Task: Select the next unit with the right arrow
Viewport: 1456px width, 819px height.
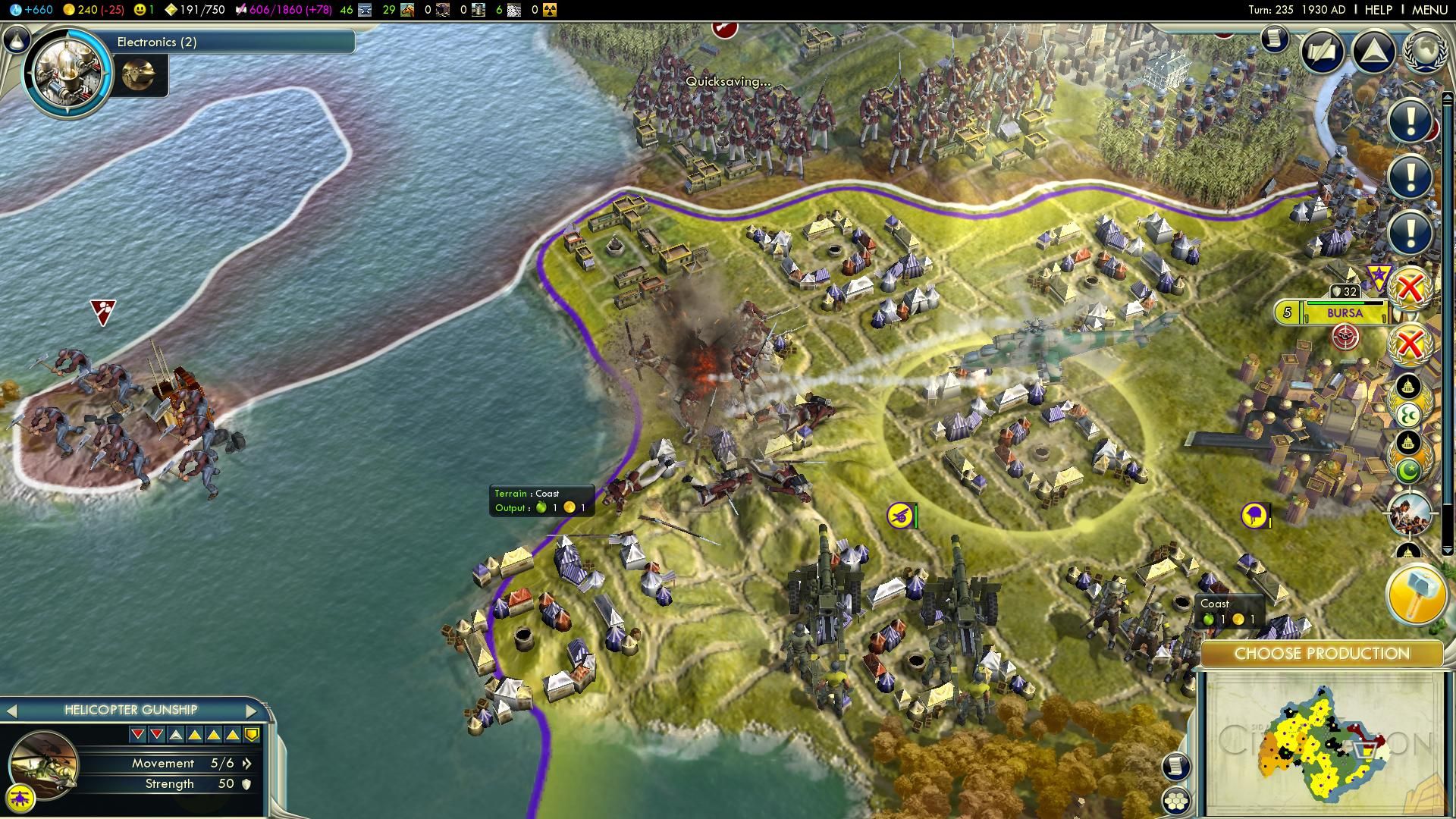Action: click(x=252, y=711)
